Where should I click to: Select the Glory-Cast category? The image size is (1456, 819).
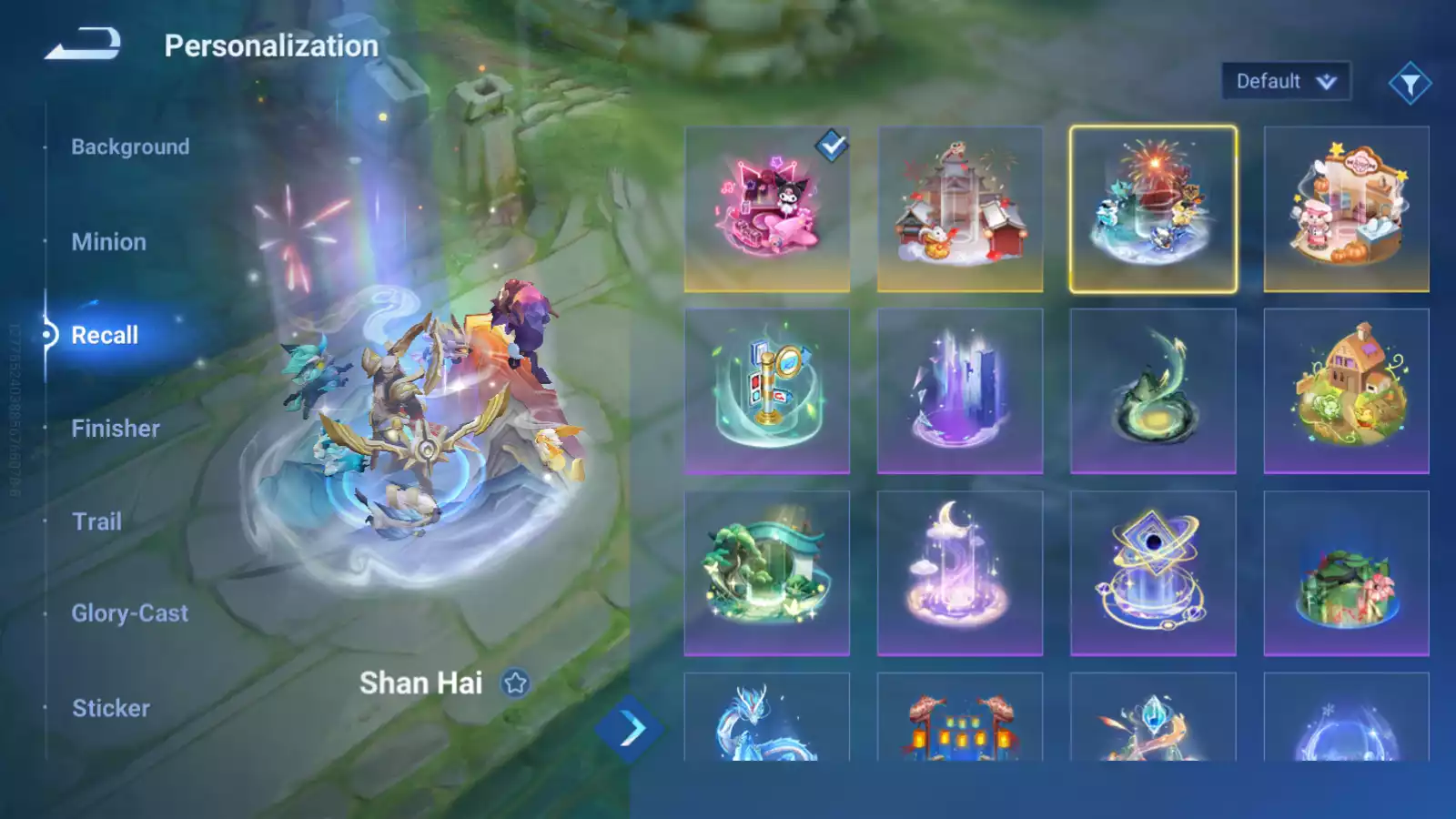point(130,612)
